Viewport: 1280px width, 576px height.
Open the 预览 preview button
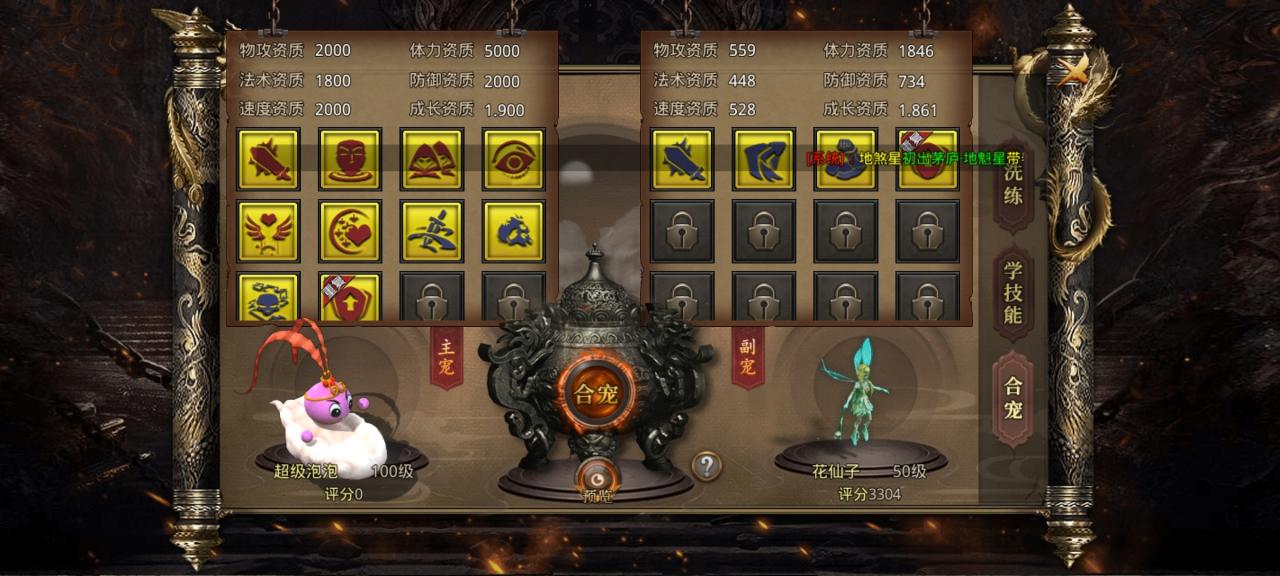tap(596, 481)
